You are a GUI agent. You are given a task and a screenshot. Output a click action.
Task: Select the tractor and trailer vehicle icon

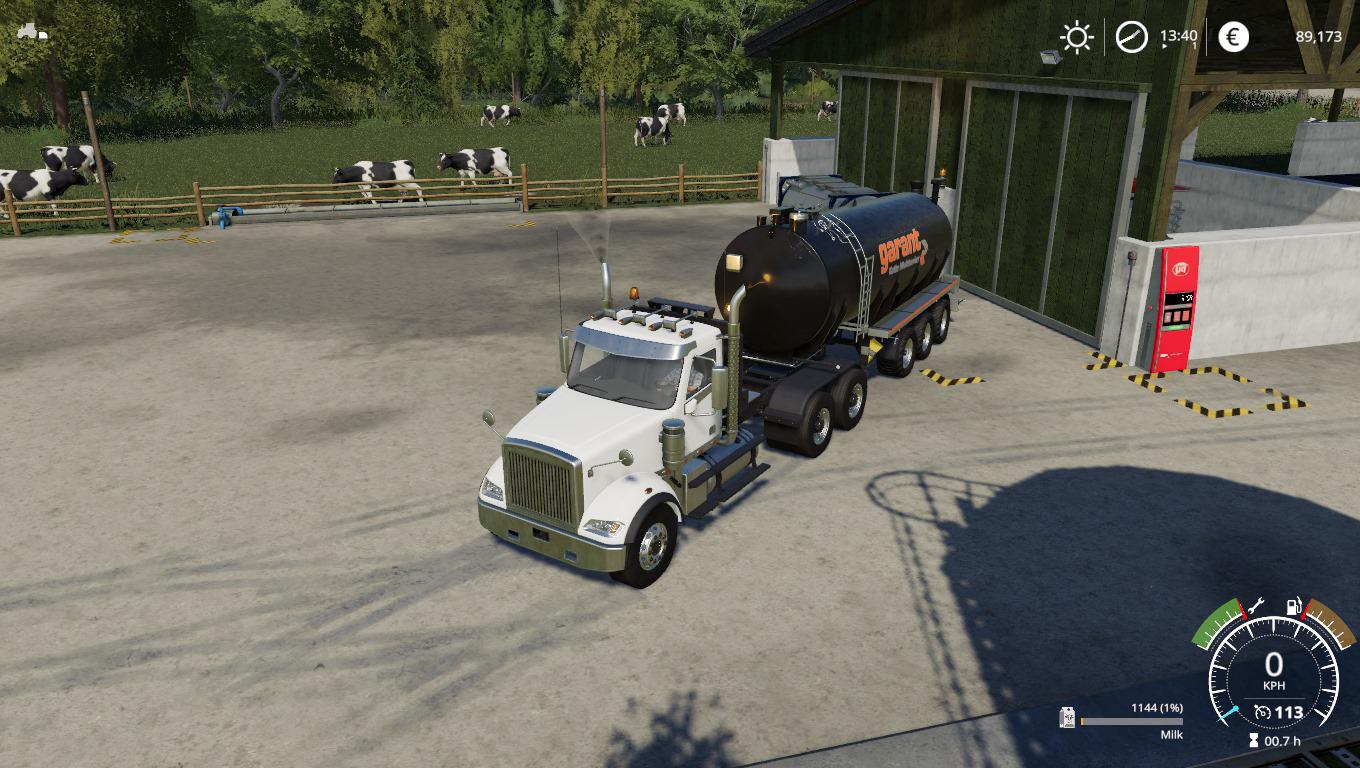coord(32,31)
